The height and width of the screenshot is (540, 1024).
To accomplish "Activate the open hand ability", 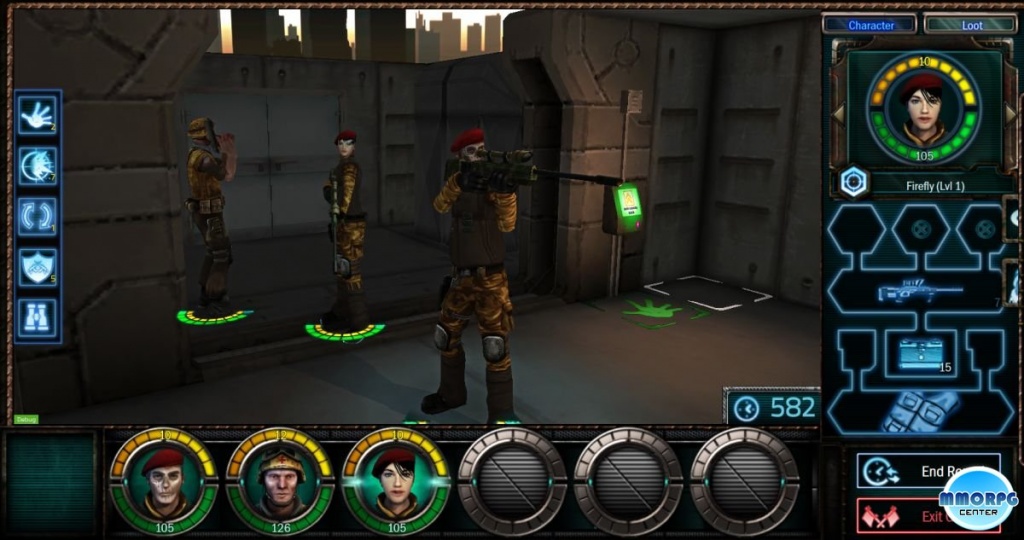I will pos(37,115).
